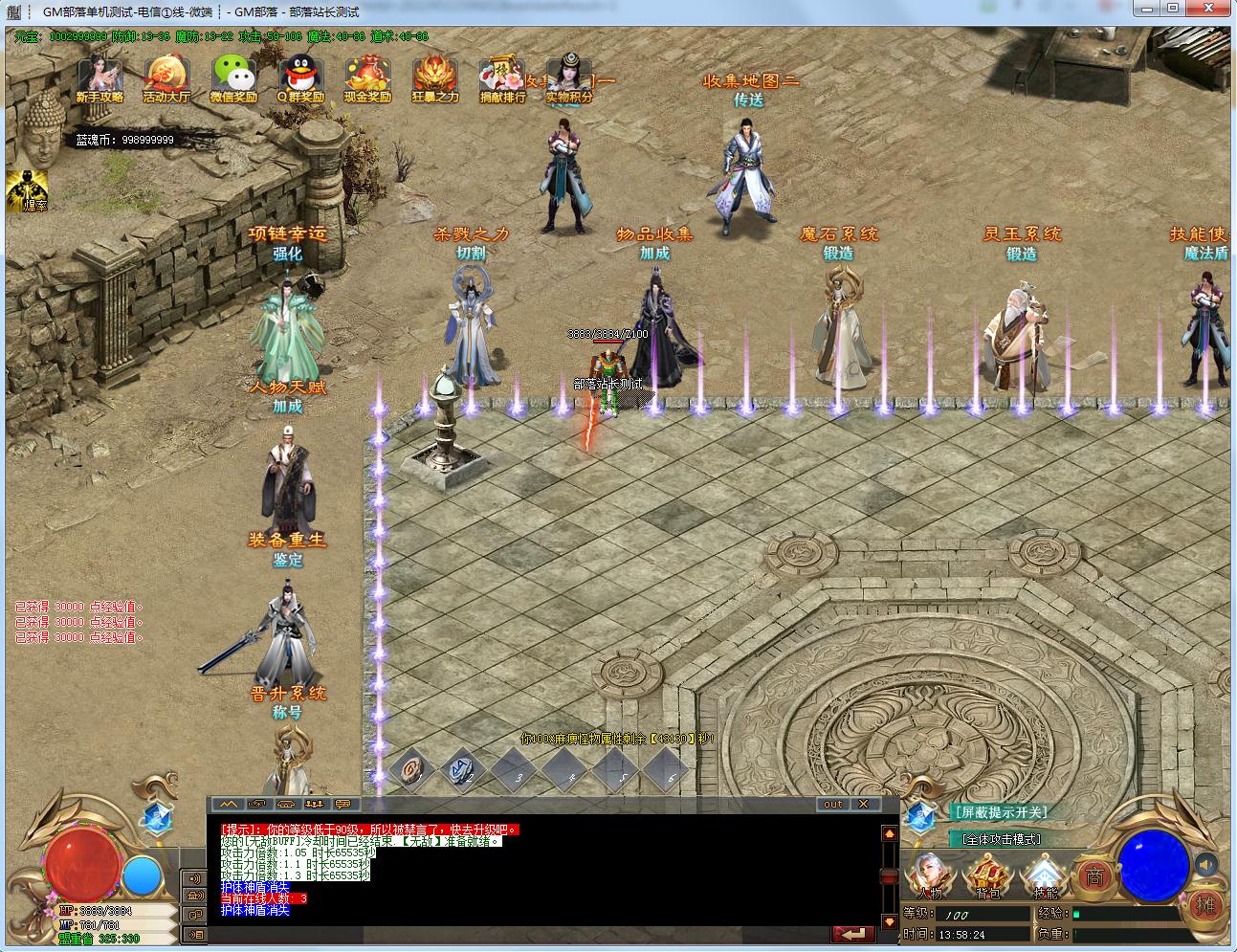Open the 活动大厅 event hall
The height and width of the screenshot is (952, 1237).
[166, 77]
